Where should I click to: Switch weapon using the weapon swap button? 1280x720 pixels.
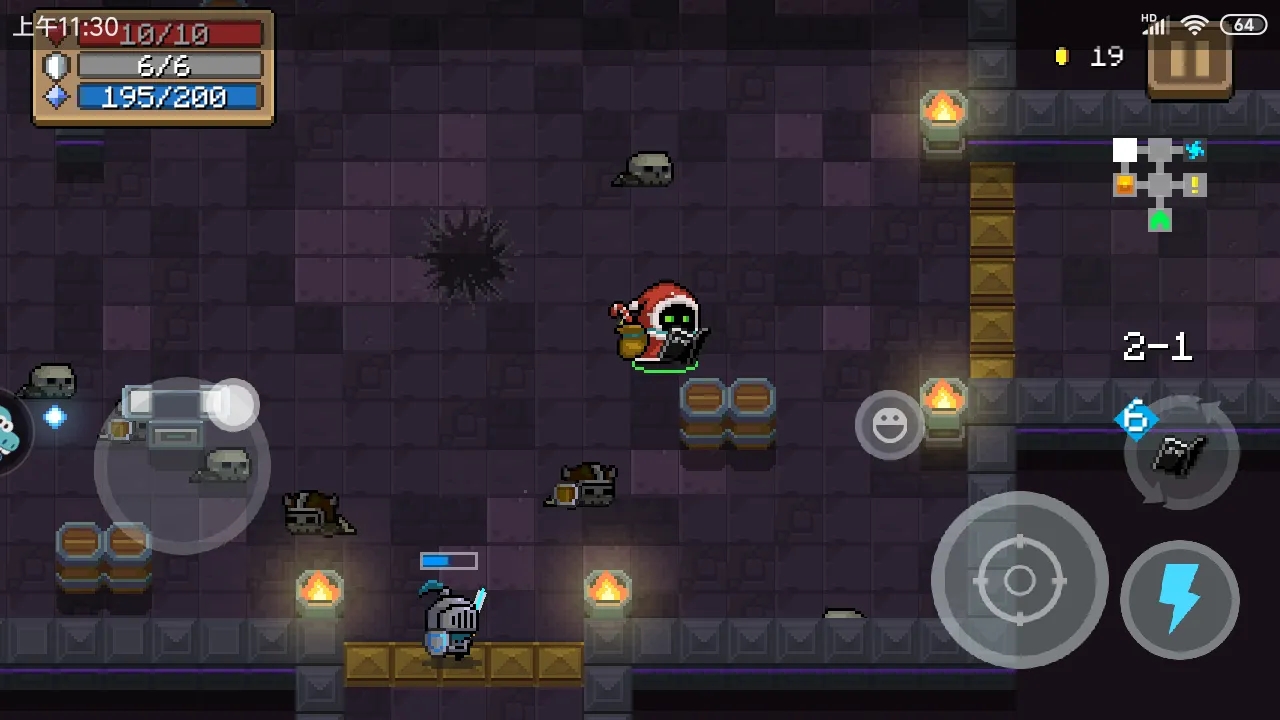tap(1181, 454)
